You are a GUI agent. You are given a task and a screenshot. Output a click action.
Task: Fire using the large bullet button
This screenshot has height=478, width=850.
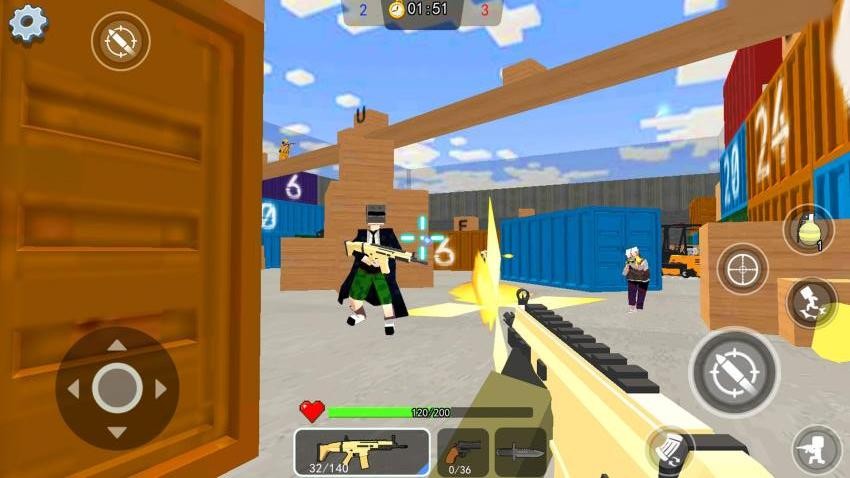tap(733, 372)
